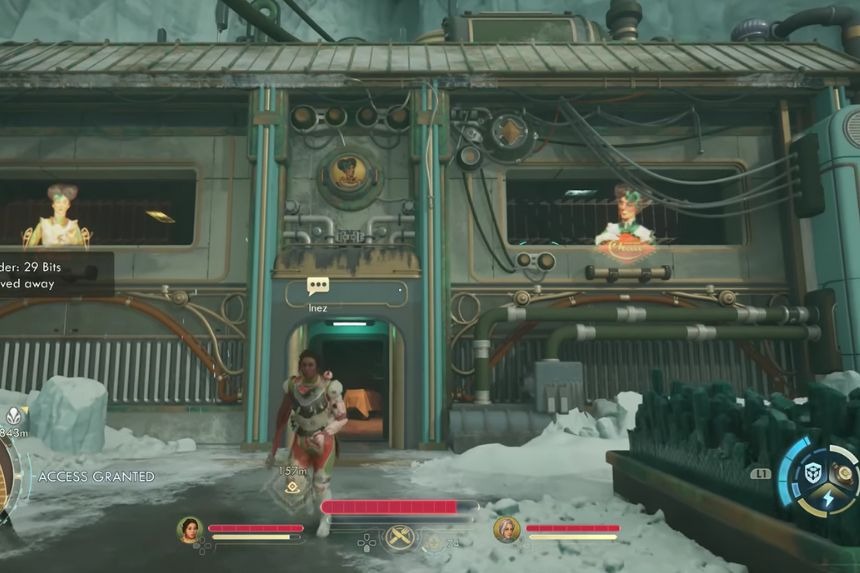The height and width of the screenshot is (573, 860).
Task: Click the quest marker showing 843m
Action: tap(14, 417)
